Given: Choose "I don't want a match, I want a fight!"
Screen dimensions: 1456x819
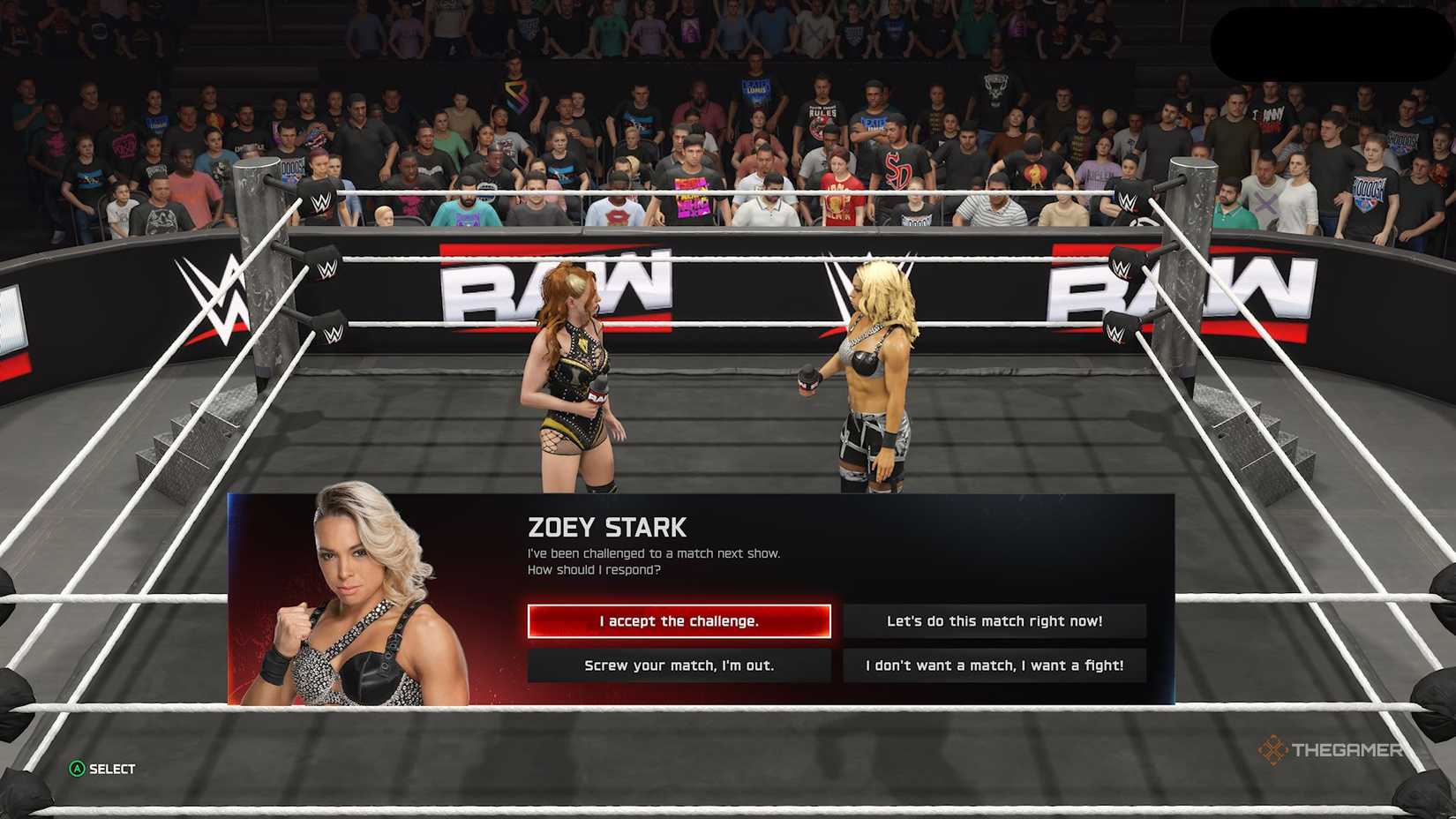Looking at the screenshot, I should click(x=995, y=665).
